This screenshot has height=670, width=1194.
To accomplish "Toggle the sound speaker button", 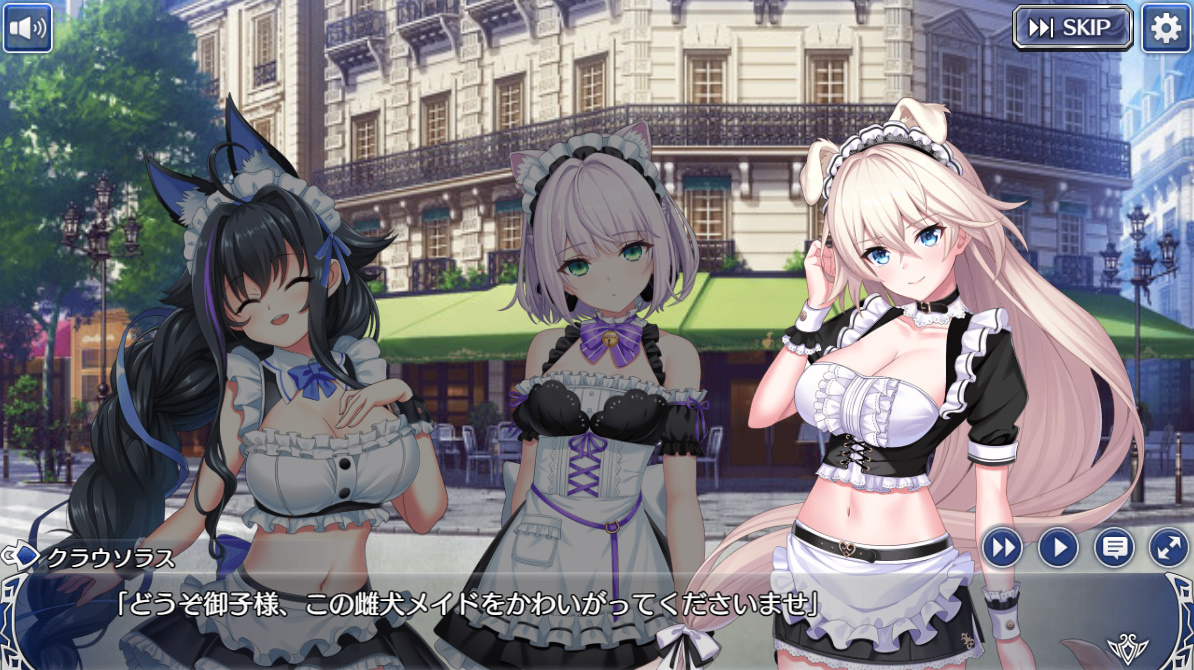I will [27, 28].
